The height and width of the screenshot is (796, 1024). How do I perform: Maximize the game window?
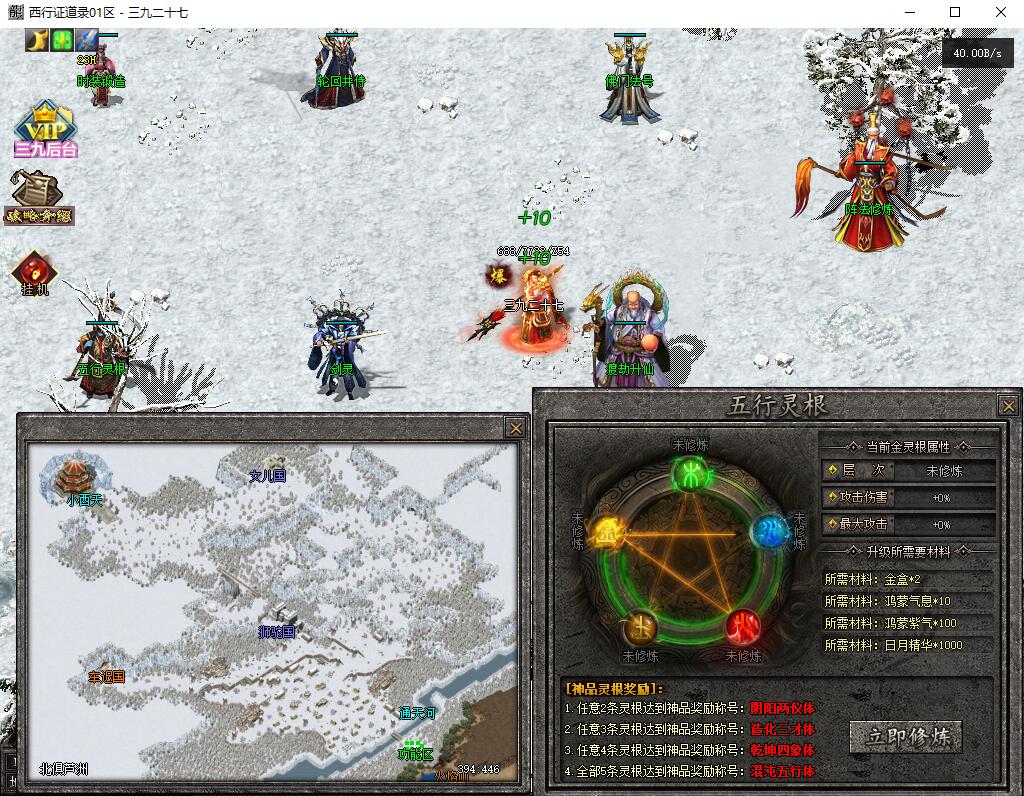click(954, 12)
